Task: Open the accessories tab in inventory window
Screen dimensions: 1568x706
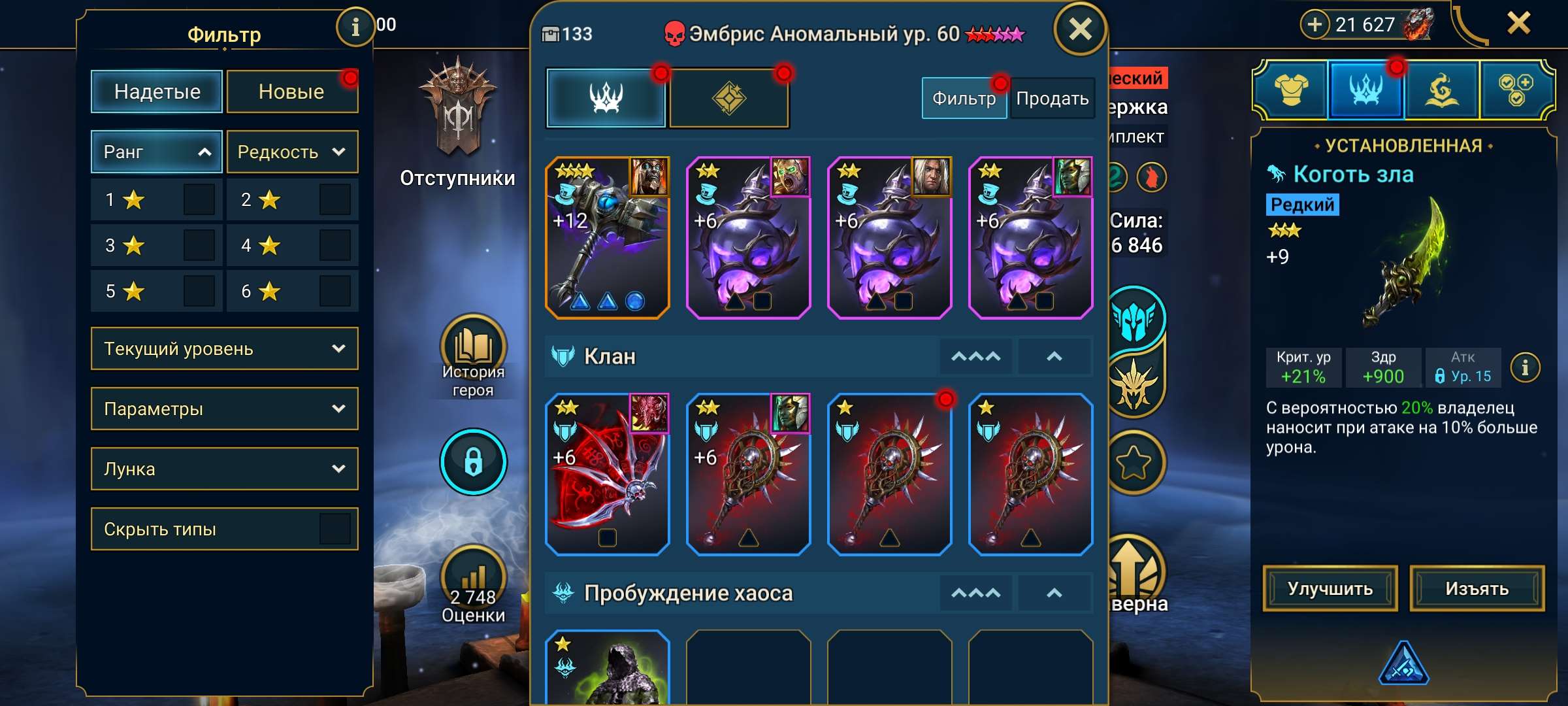Action: (727, 98)
